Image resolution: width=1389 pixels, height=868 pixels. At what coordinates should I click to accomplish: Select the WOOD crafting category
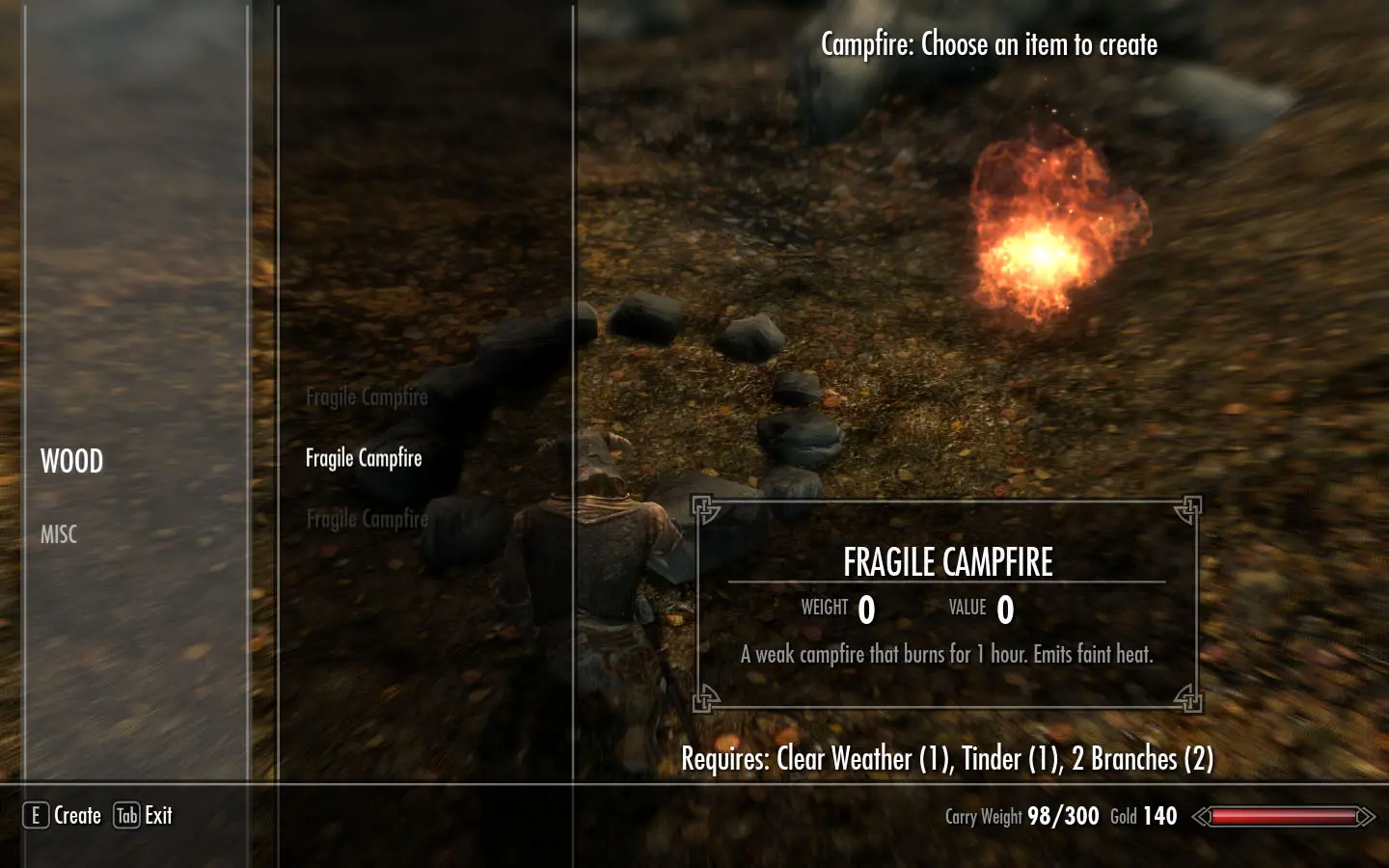click(x=71, y=461)
